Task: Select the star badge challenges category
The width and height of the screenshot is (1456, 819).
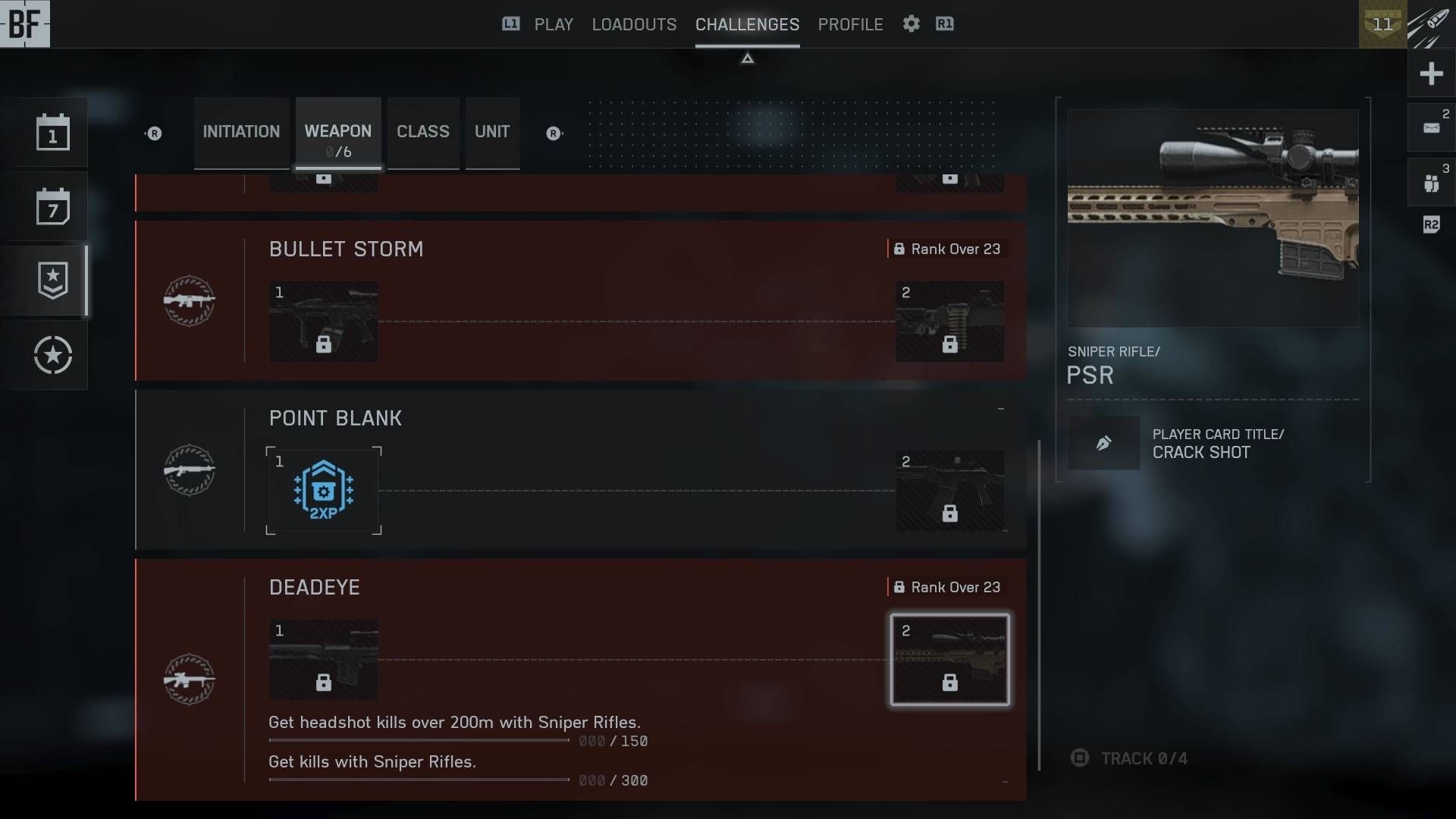Action: pos(52,281)
